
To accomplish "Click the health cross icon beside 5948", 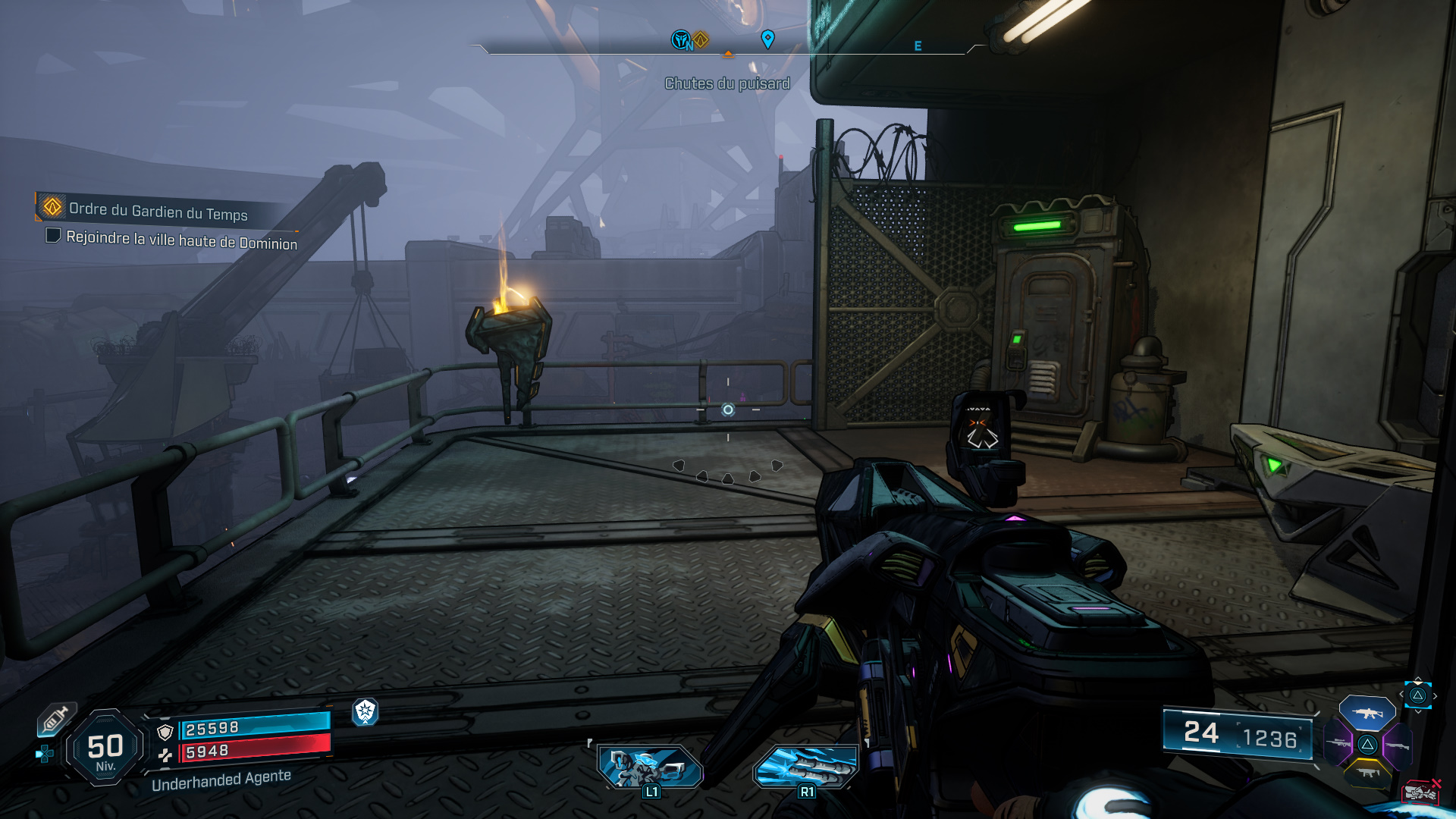I will coord(165,755).
